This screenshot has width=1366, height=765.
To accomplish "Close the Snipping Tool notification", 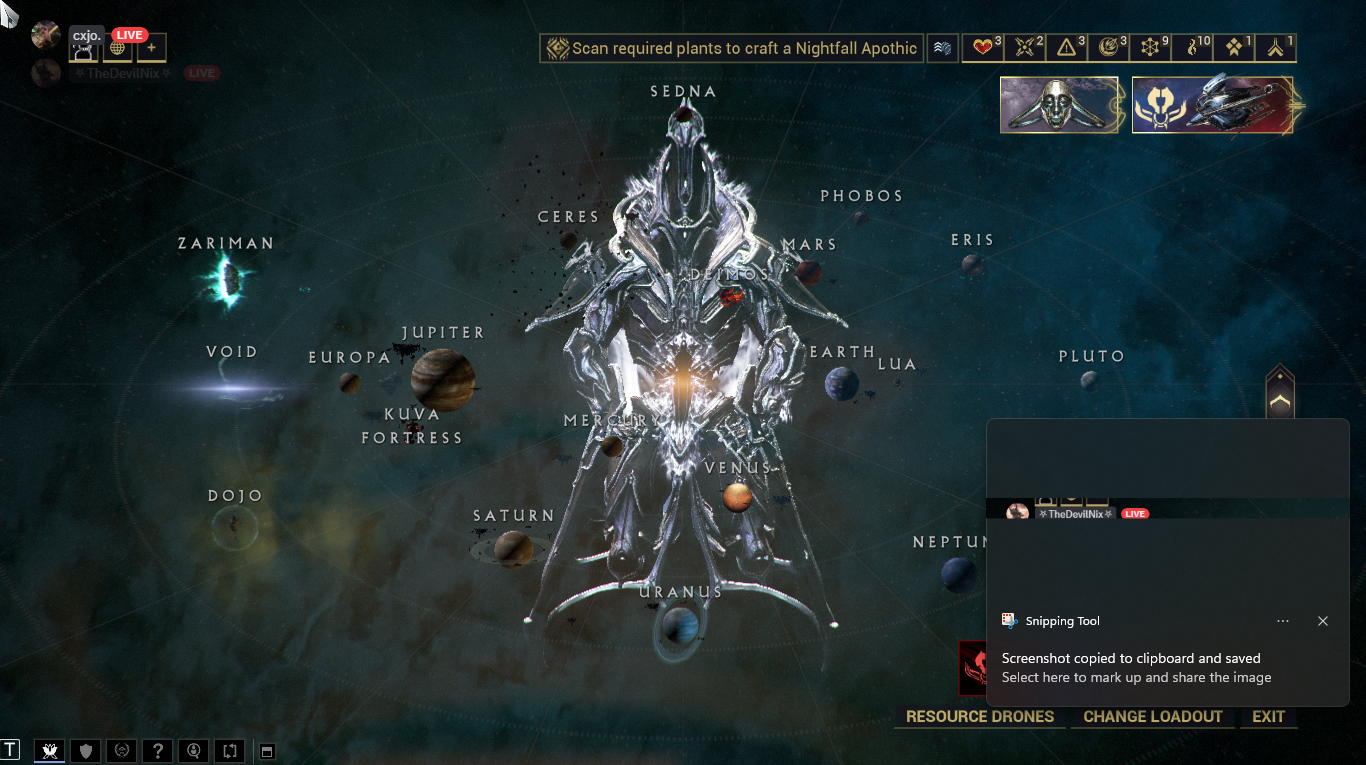I will (x=1322, y=621).
